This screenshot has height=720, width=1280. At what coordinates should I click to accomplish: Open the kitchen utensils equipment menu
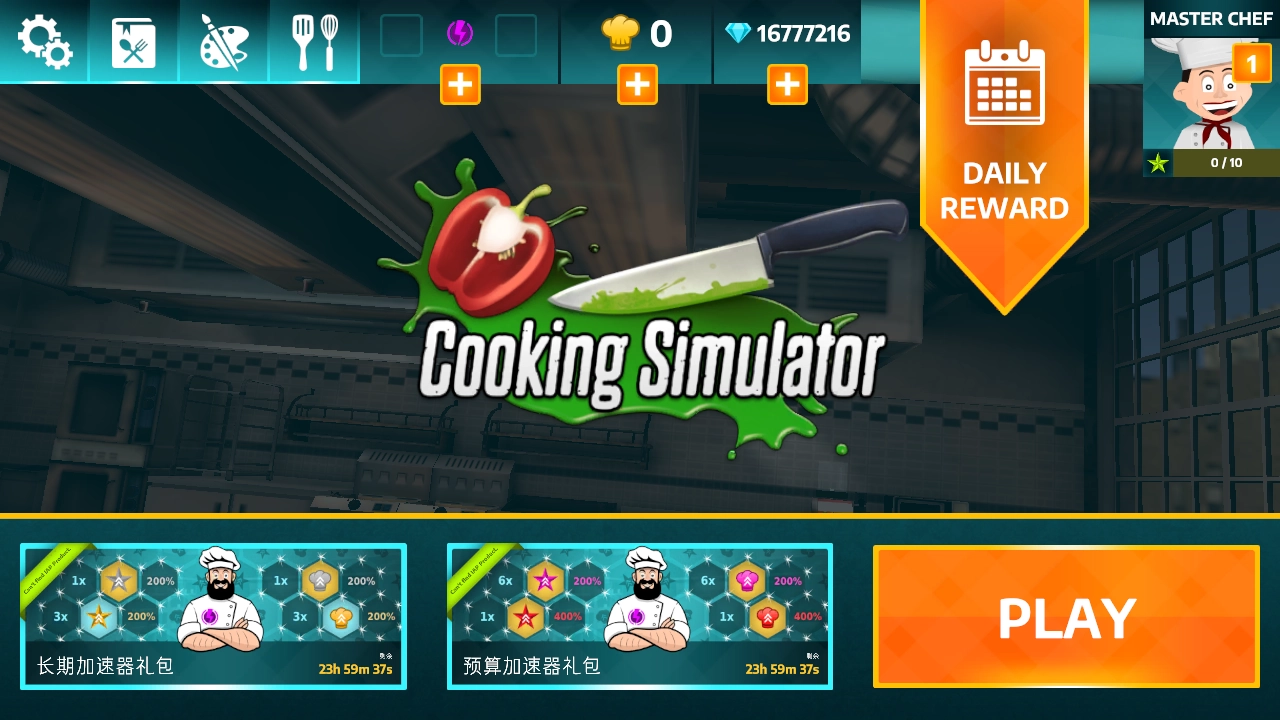[x=312, y=40]
